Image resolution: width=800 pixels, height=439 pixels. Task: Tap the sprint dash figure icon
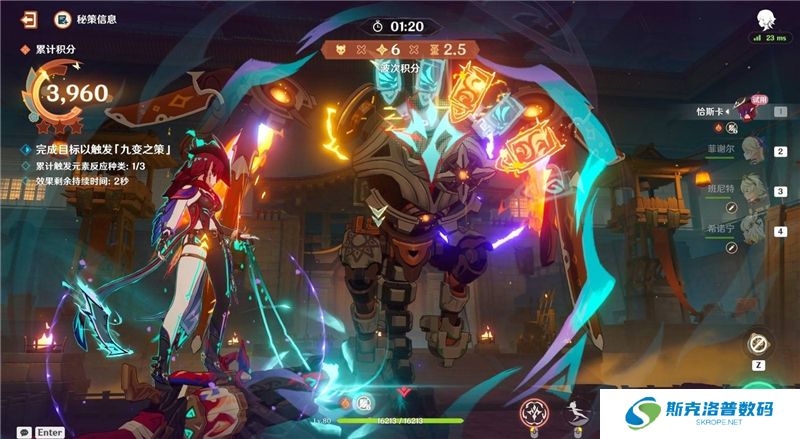tap(577, 411)
